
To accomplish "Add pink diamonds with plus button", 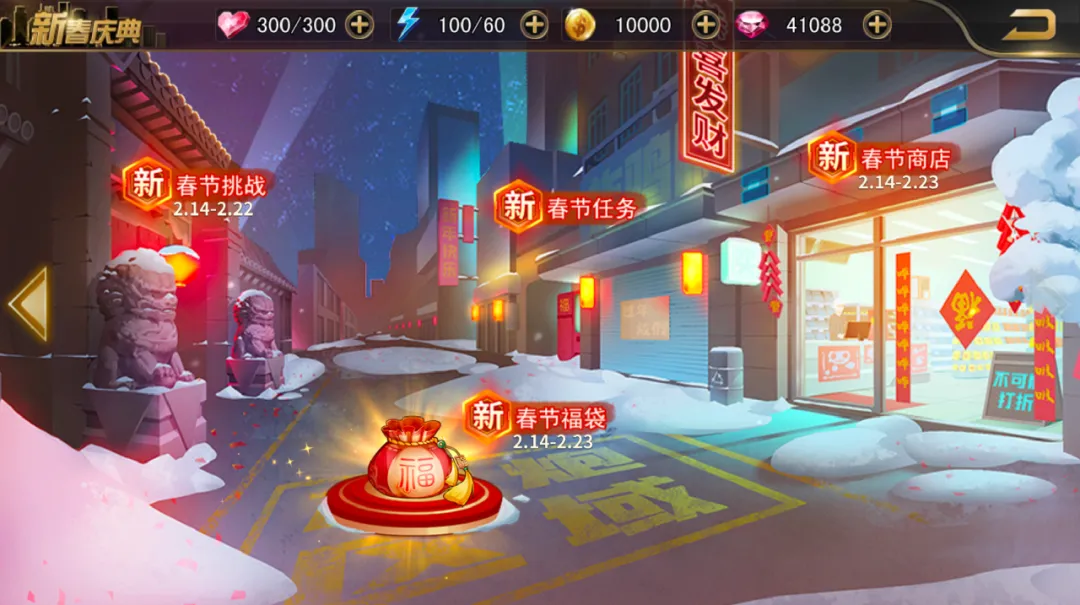I will tap(877, 25).
